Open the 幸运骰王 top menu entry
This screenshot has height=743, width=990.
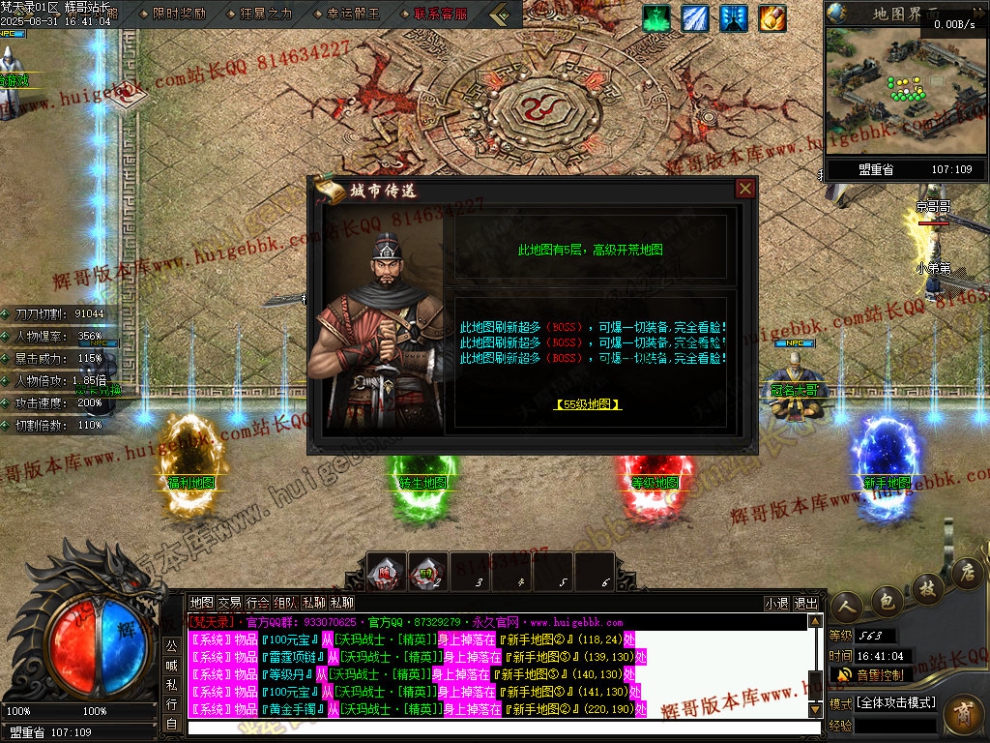pos(353,14)
